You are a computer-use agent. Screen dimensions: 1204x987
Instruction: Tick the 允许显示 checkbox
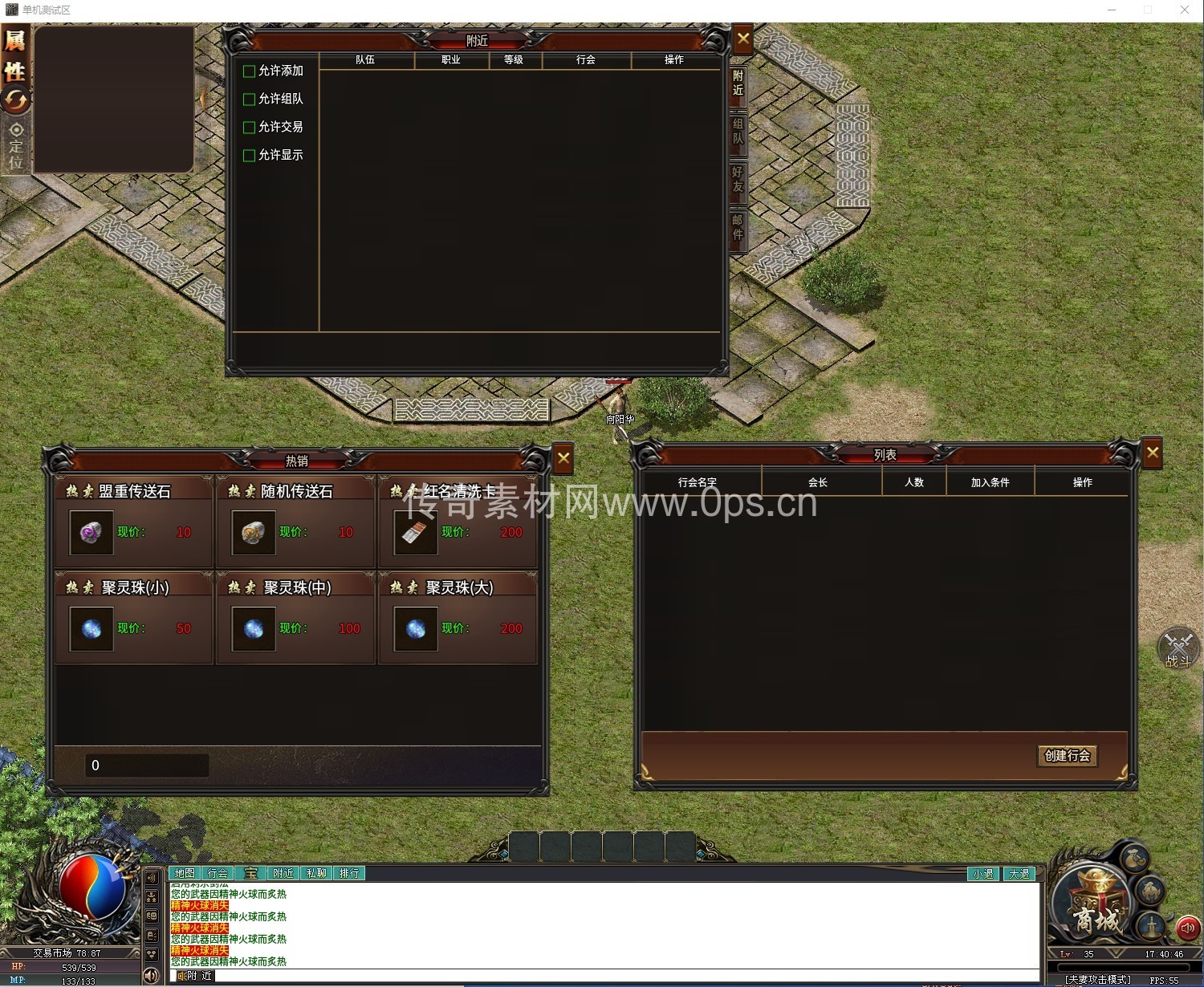250,156
